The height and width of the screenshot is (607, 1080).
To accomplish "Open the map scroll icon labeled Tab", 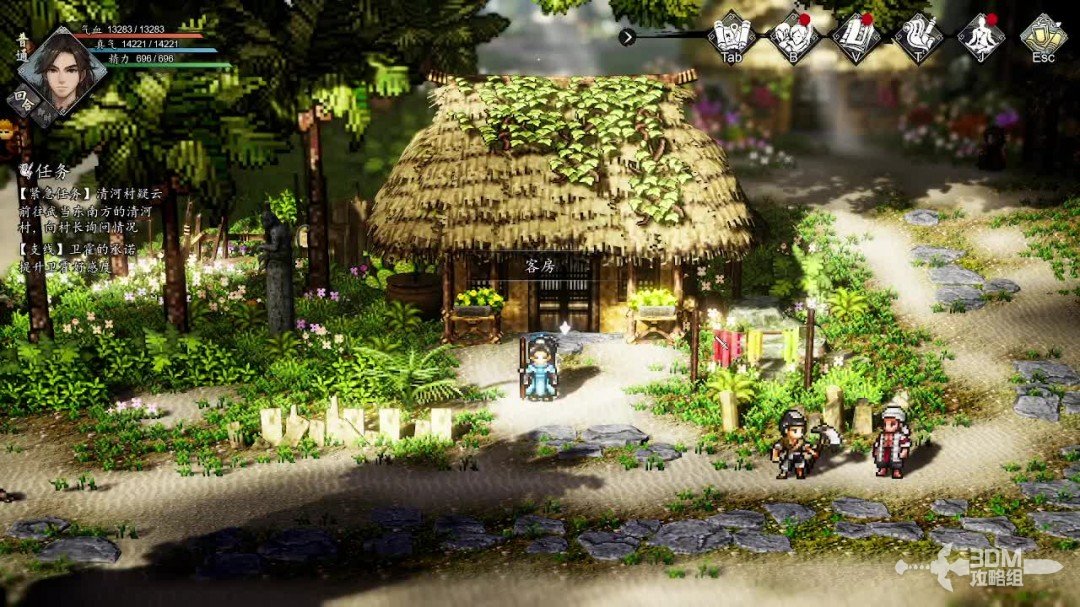I will tap(731, 35).
